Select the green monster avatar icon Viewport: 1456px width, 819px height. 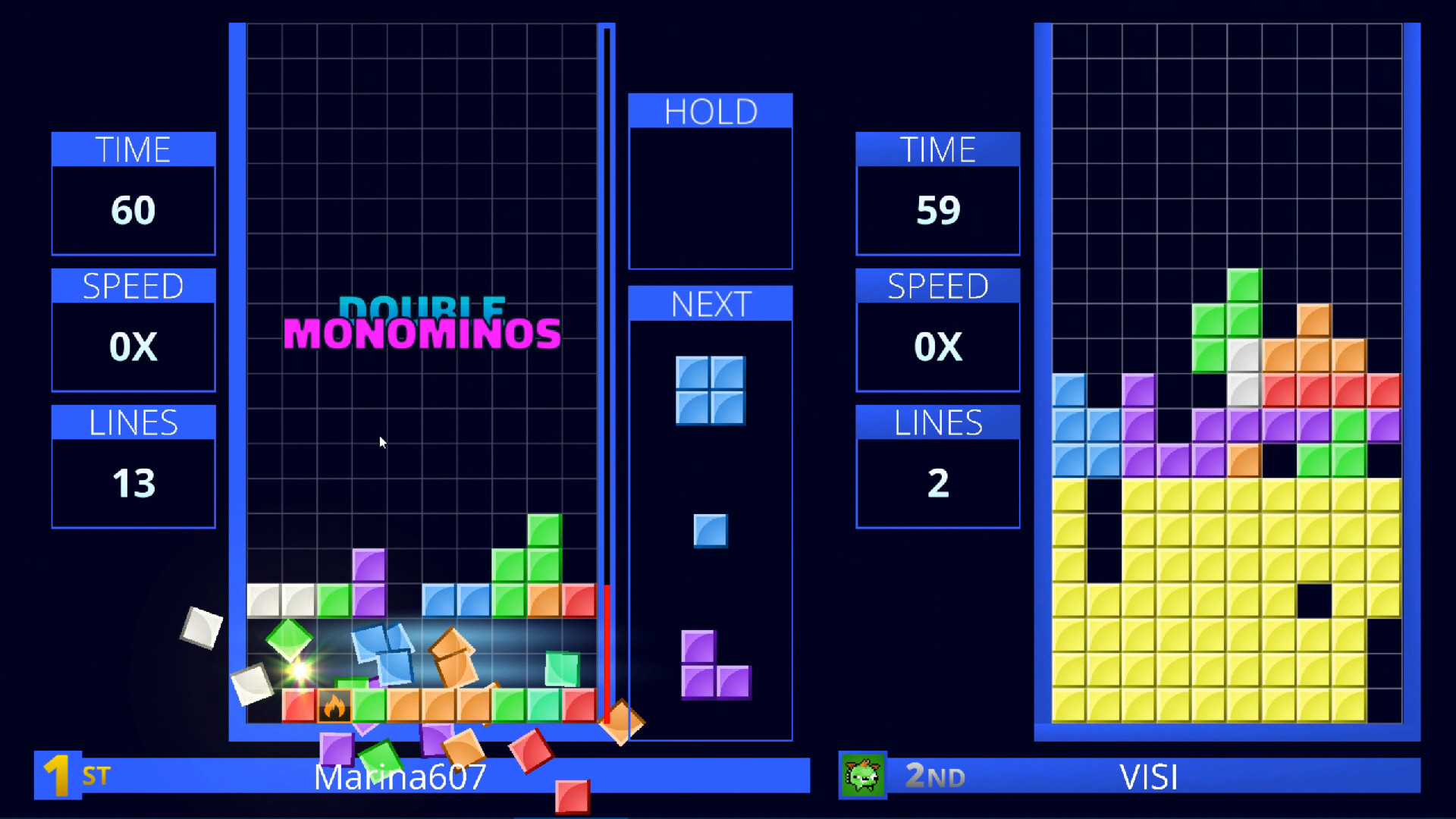point(864,776)
